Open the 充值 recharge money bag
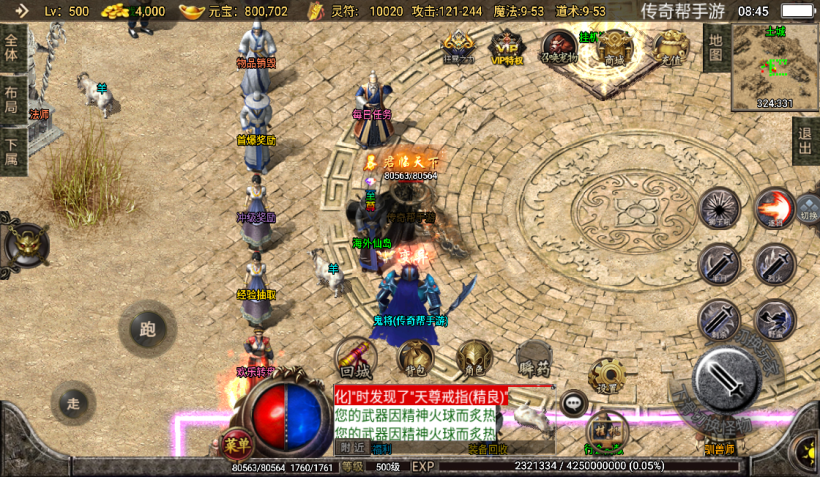Screen dimensions: 820x477 coord(669,46)
